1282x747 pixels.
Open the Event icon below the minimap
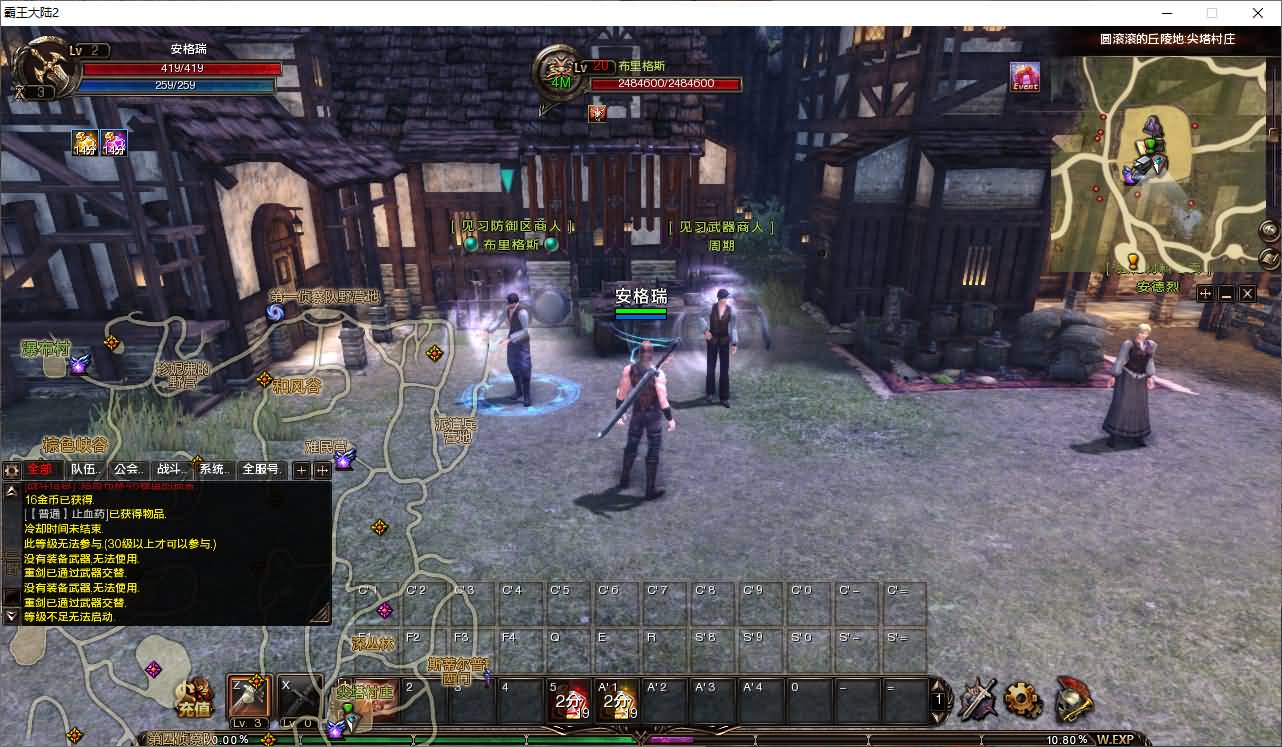pyautogui.click(x=1027, y=79)
